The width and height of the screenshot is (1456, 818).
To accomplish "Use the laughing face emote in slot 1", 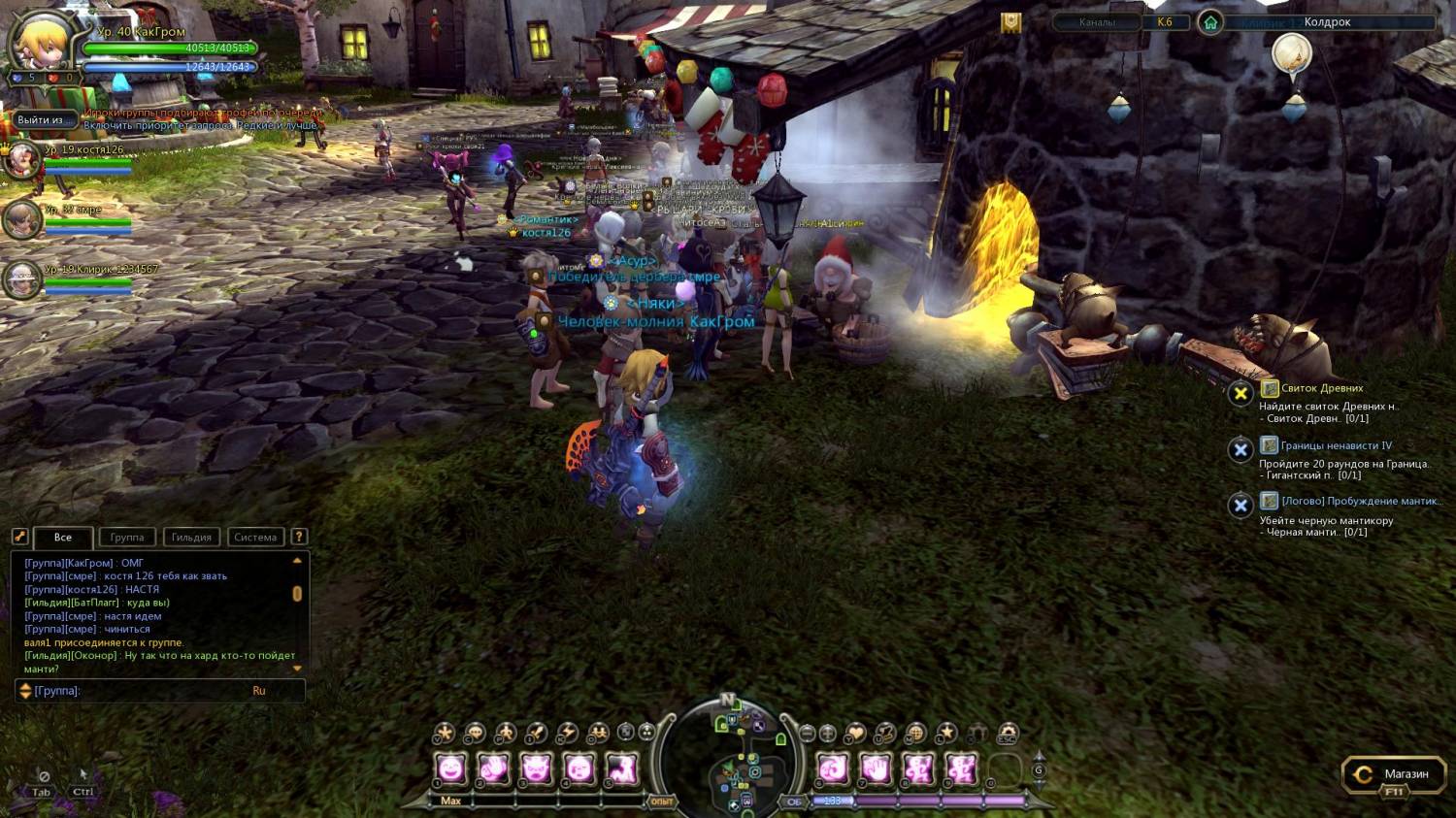I will pyautogui.click(x=451, y=769).
